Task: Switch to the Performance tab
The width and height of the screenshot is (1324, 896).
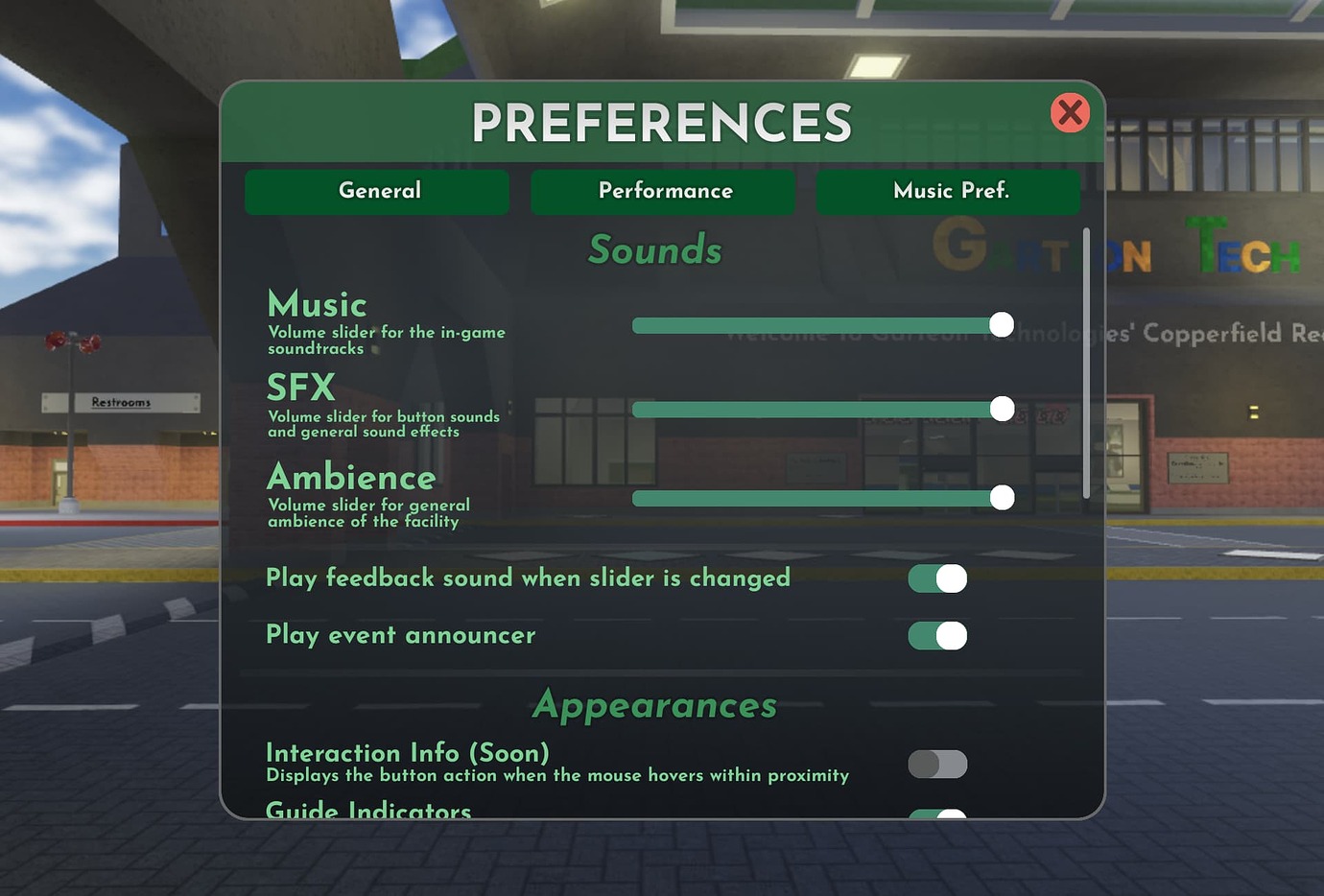Action: pos(663,191)
